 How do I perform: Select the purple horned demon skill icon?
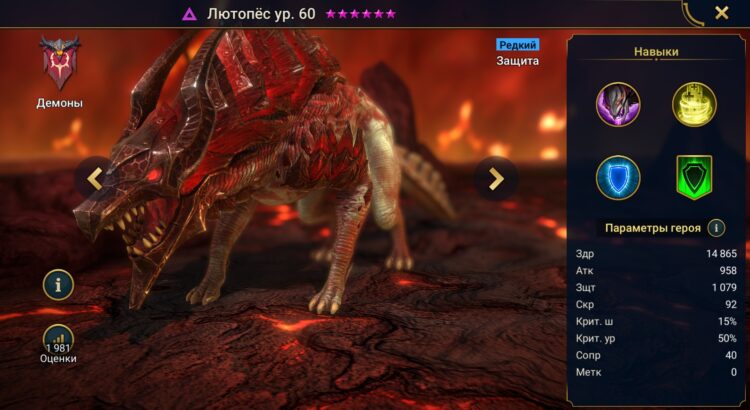618,105
